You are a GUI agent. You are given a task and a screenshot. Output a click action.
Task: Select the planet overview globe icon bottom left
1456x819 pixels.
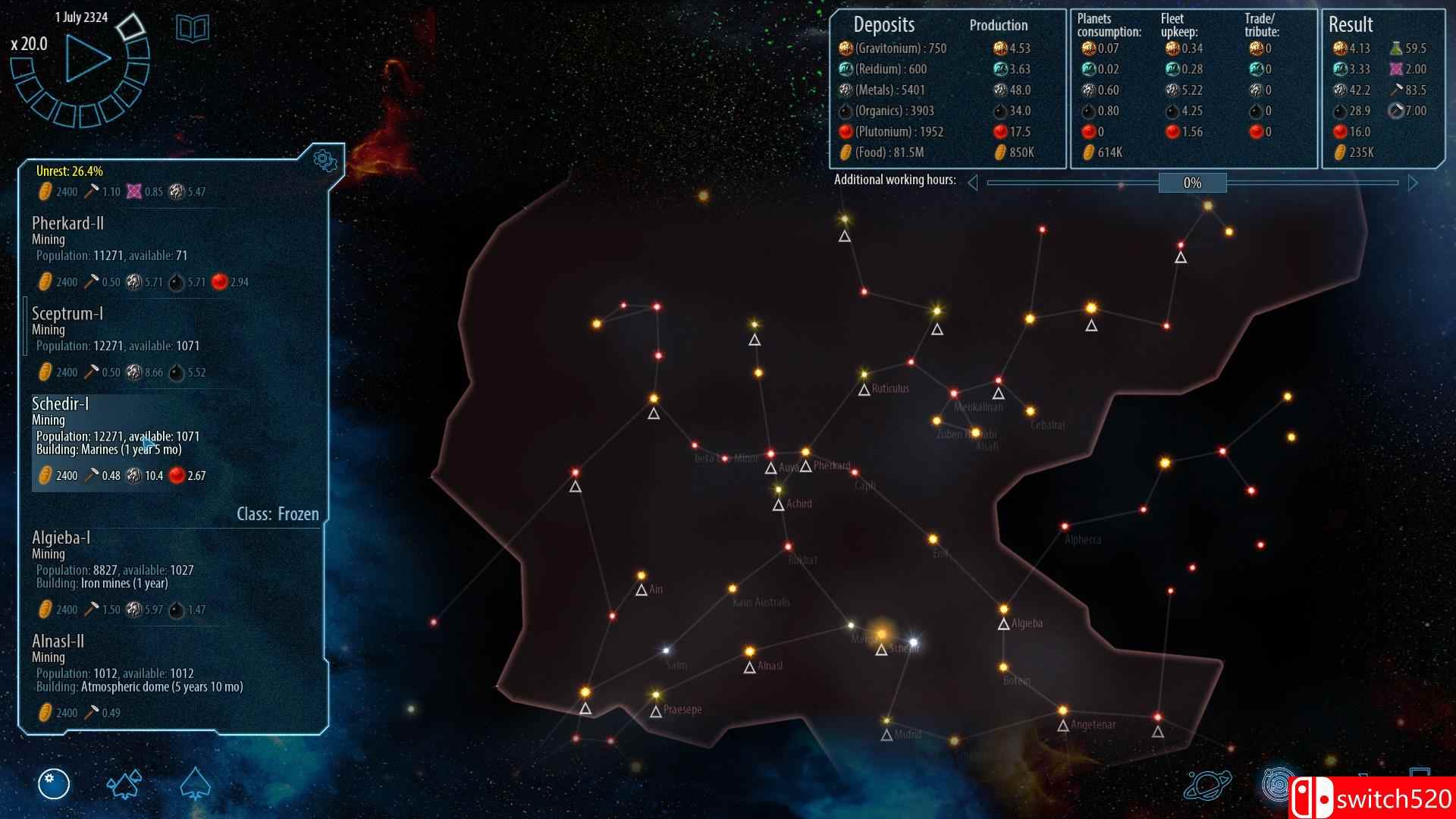tap(54, 785)
